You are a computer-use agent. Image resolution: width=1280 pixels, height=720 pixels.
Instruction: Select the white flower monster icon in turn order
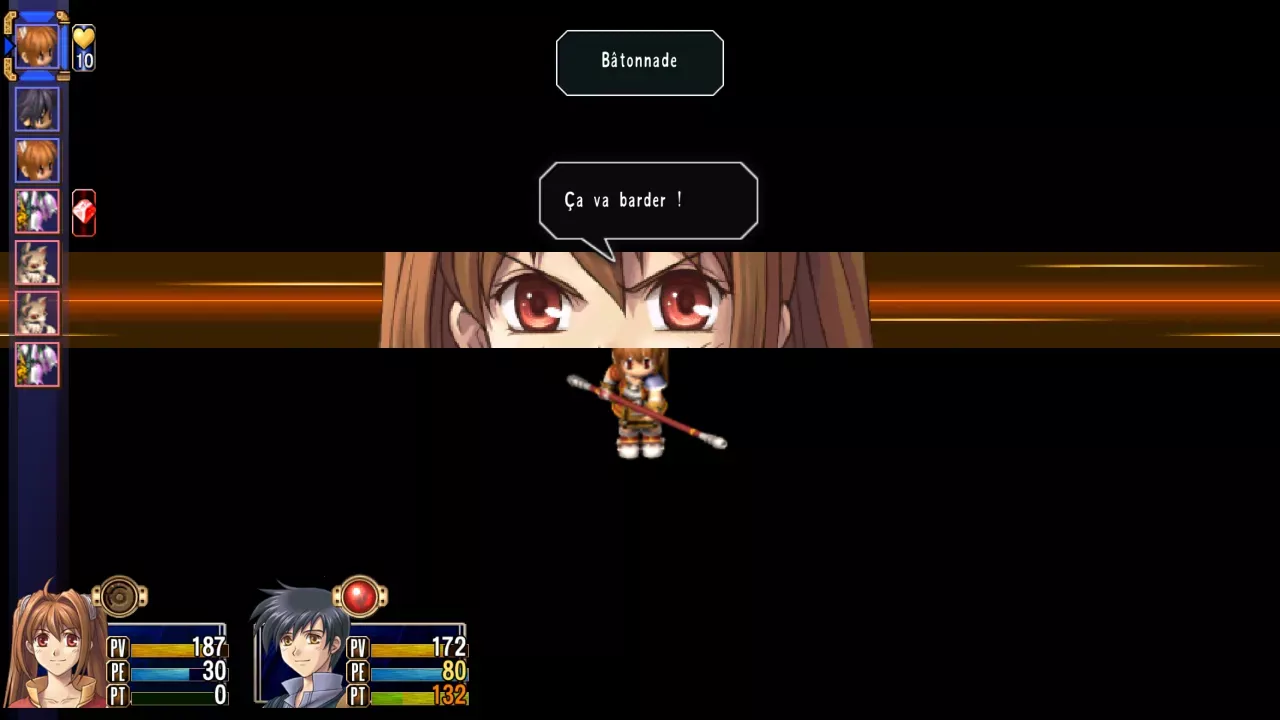tap(37, 212)
